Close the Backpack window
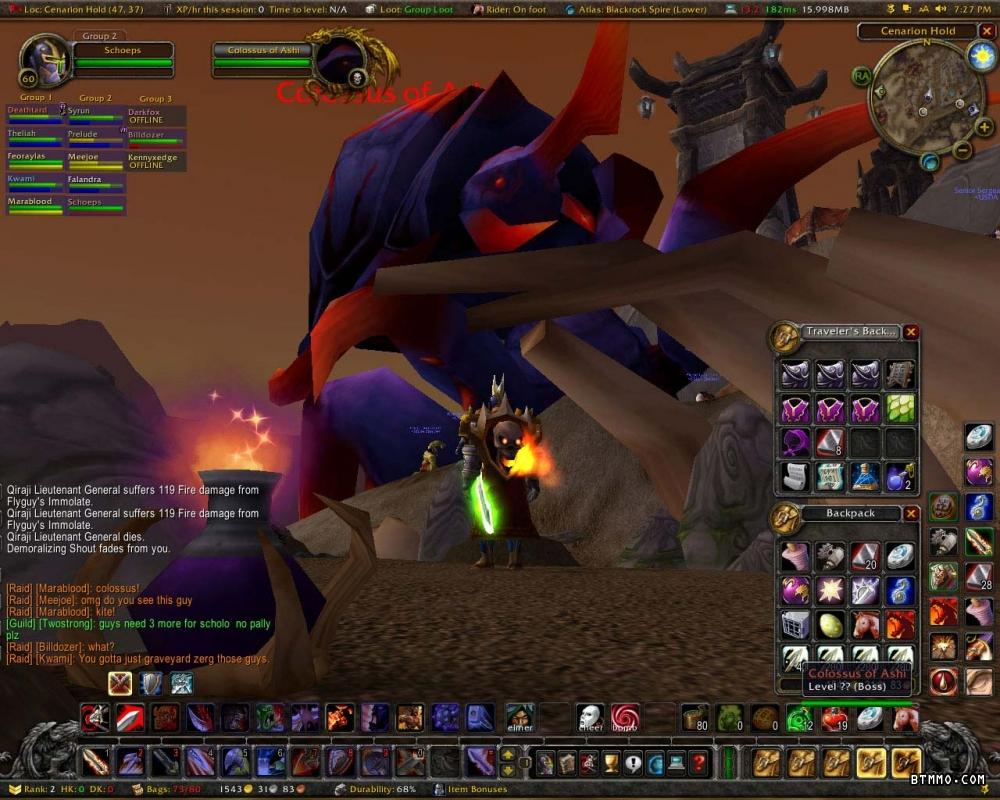The height and width of the screenshot is (800, 1000). [911, 513]
